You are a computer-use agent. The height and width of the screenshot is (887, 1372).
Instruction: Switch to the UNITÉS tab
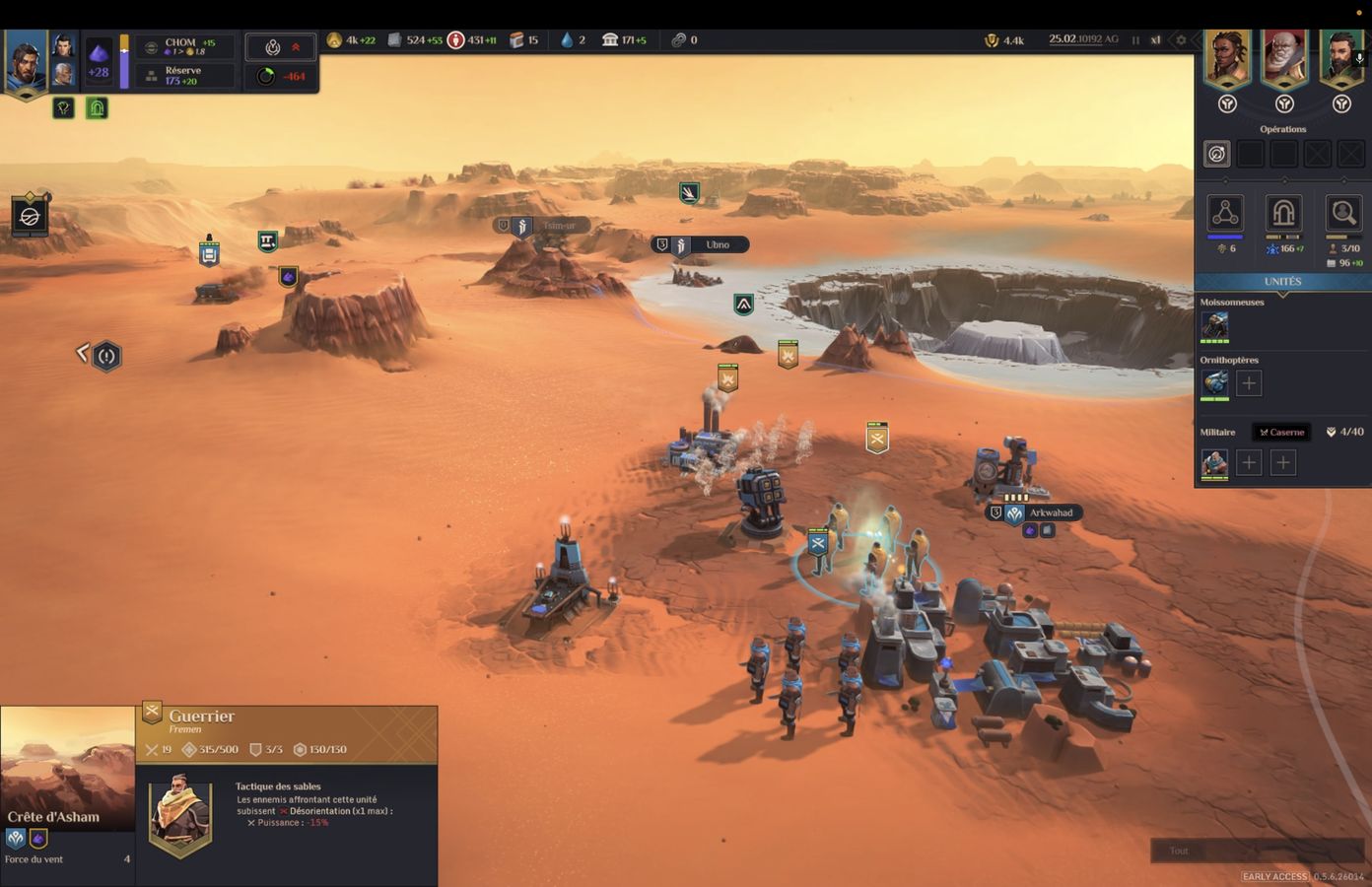coord(1282,282)
